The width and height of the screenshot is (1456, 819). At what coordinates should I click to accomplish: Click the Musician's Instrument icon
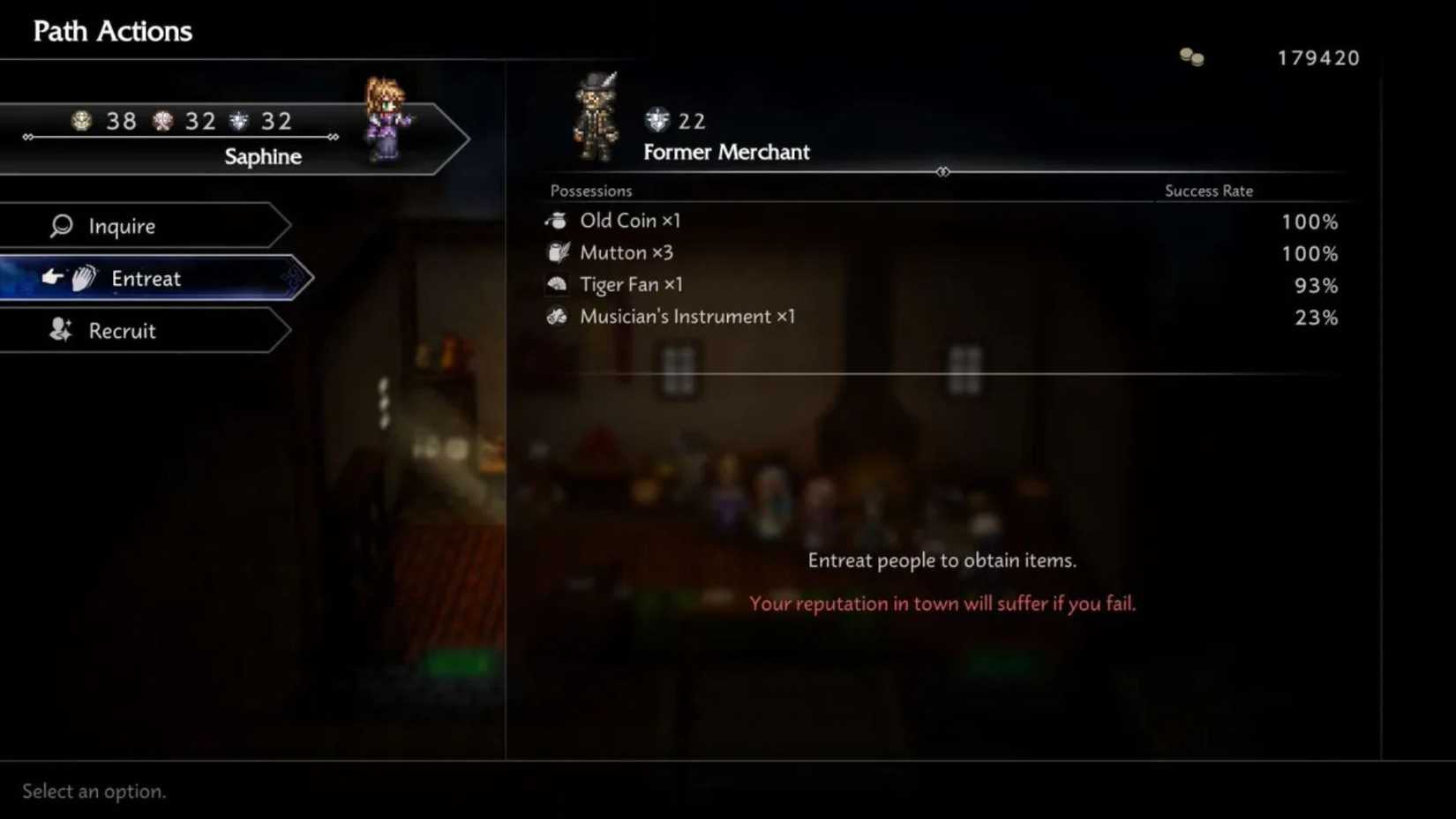click(557, 316)
